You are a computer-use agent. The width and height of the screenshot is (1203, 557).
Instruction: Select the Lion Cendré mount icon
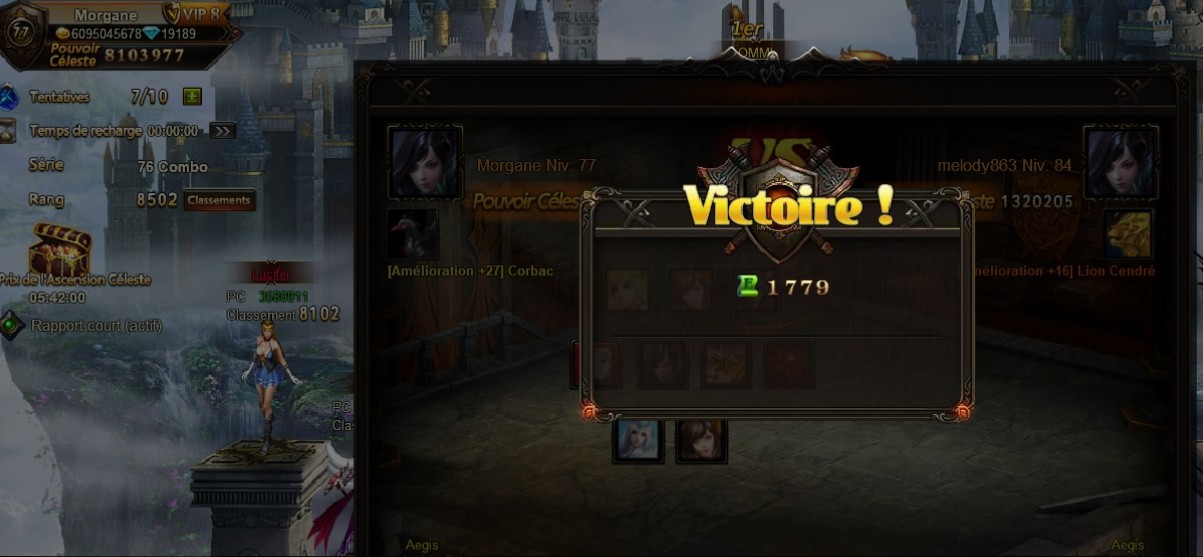(x=1129, y=234)
